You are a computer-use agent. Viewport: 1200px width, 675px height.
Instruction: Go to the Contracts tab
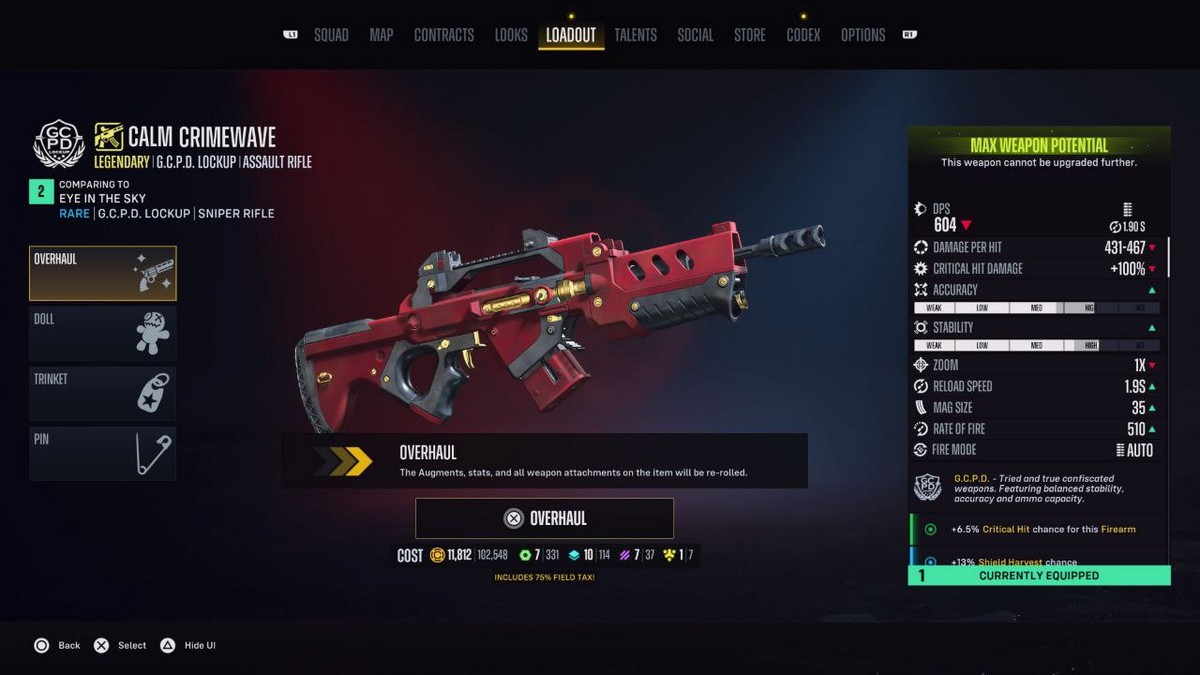point(444,35)
